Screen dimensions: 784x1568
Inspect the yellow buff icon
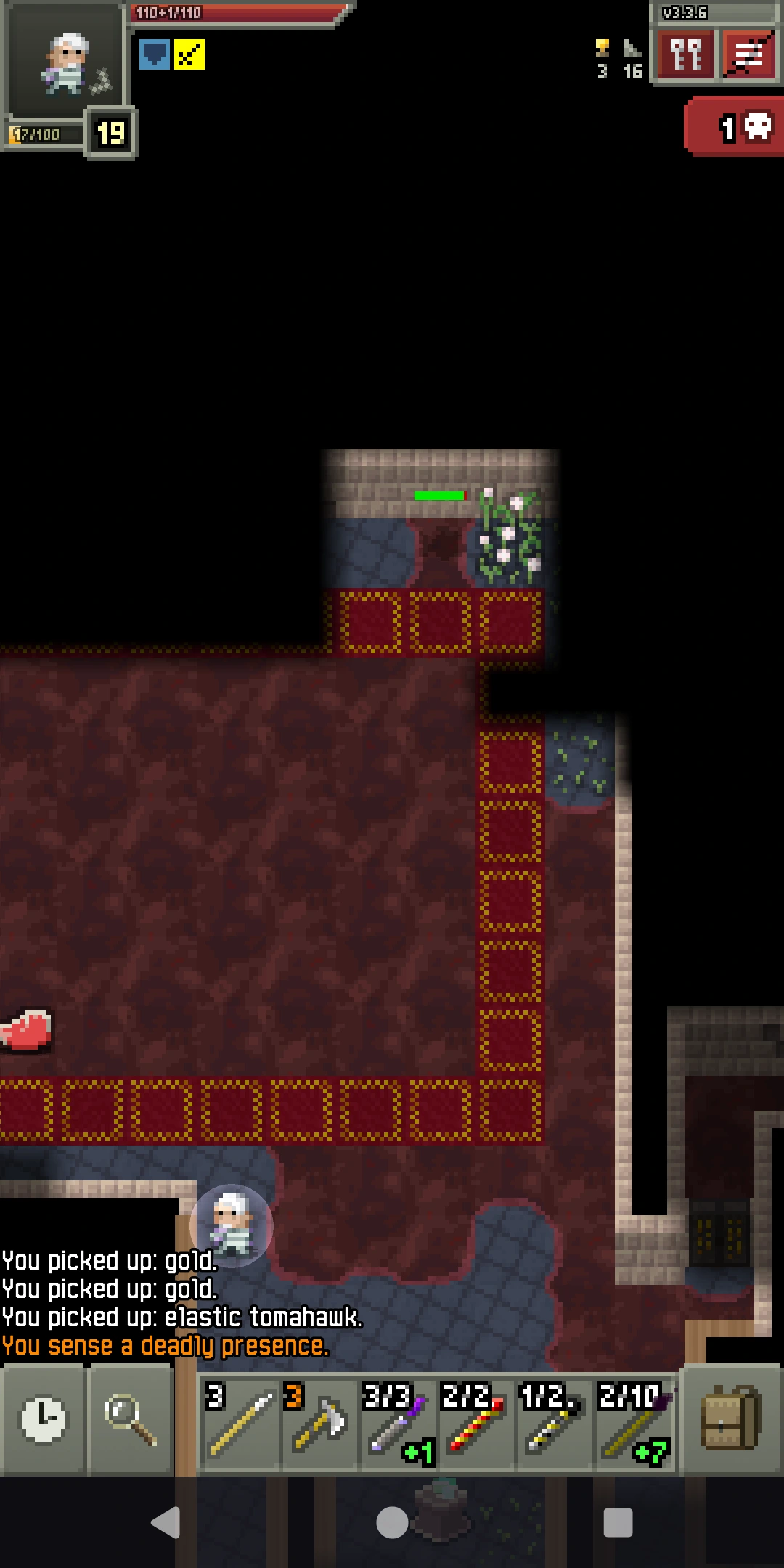pyautogui.click(x=189, y=54)
